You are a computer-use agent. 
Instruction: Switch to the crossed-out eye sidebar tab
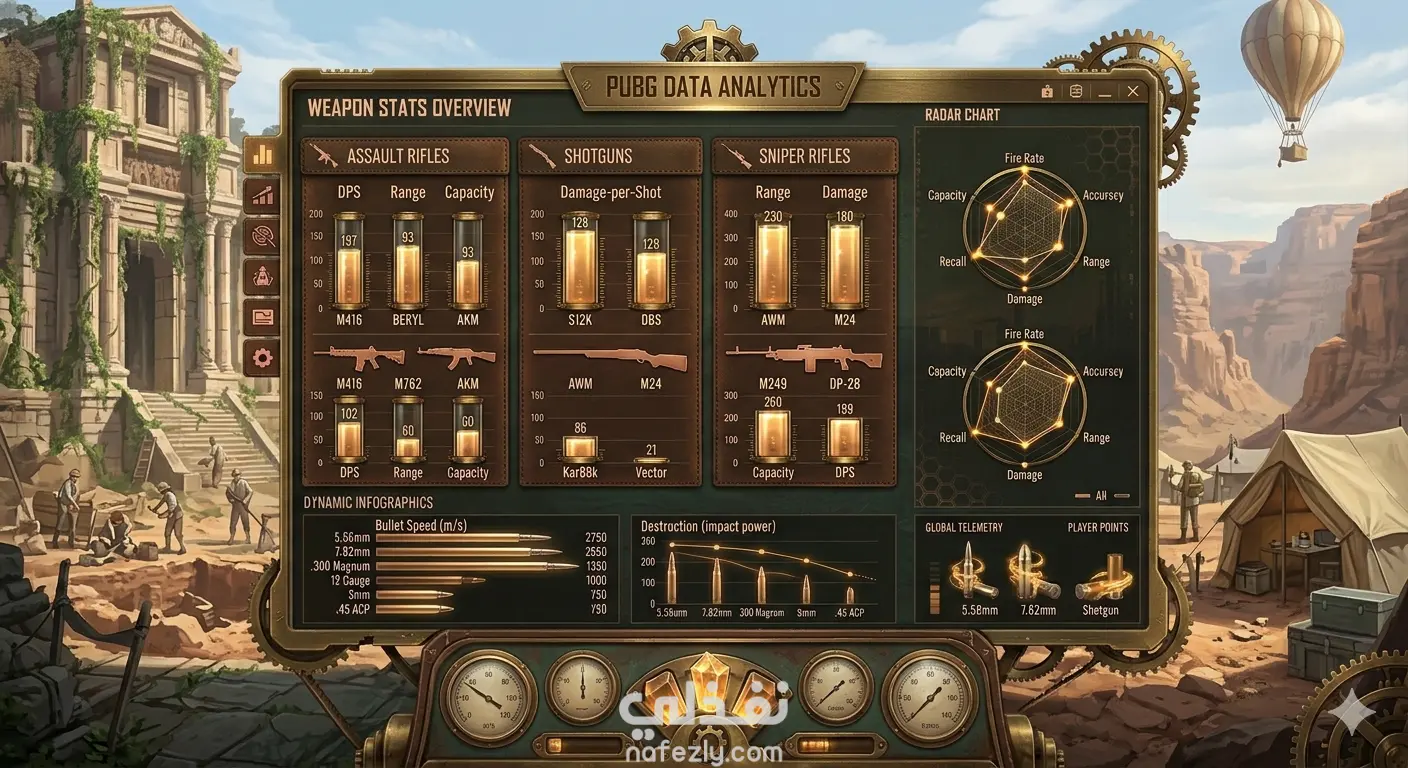pyautogui.click(x=263, y=236)
